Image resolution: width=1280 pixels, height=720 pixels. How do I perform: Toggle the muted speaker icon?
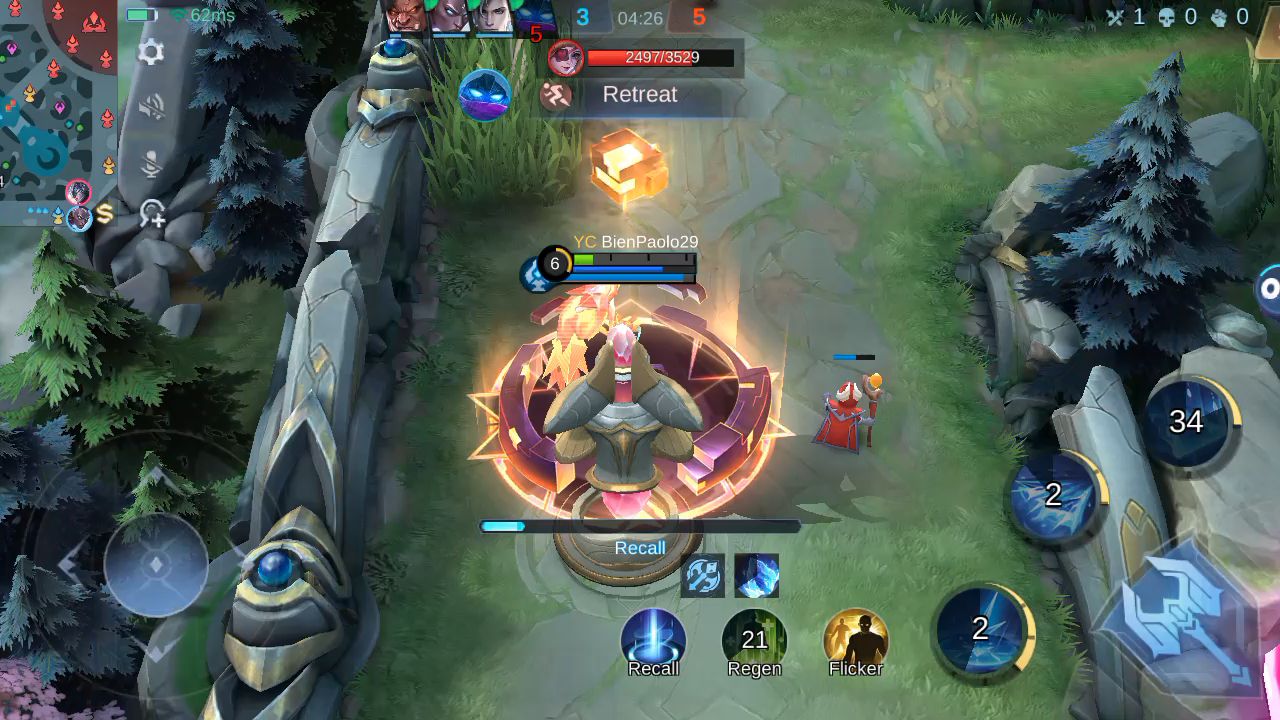[151, 107]
